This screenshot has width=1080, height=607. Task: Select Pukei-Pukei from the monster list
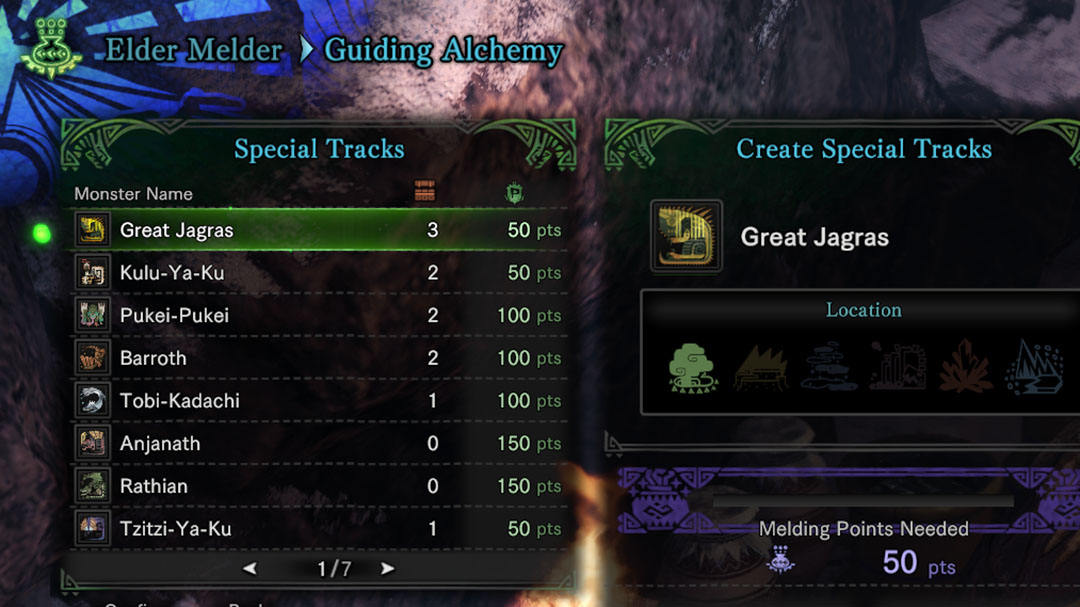click(320, 316)
